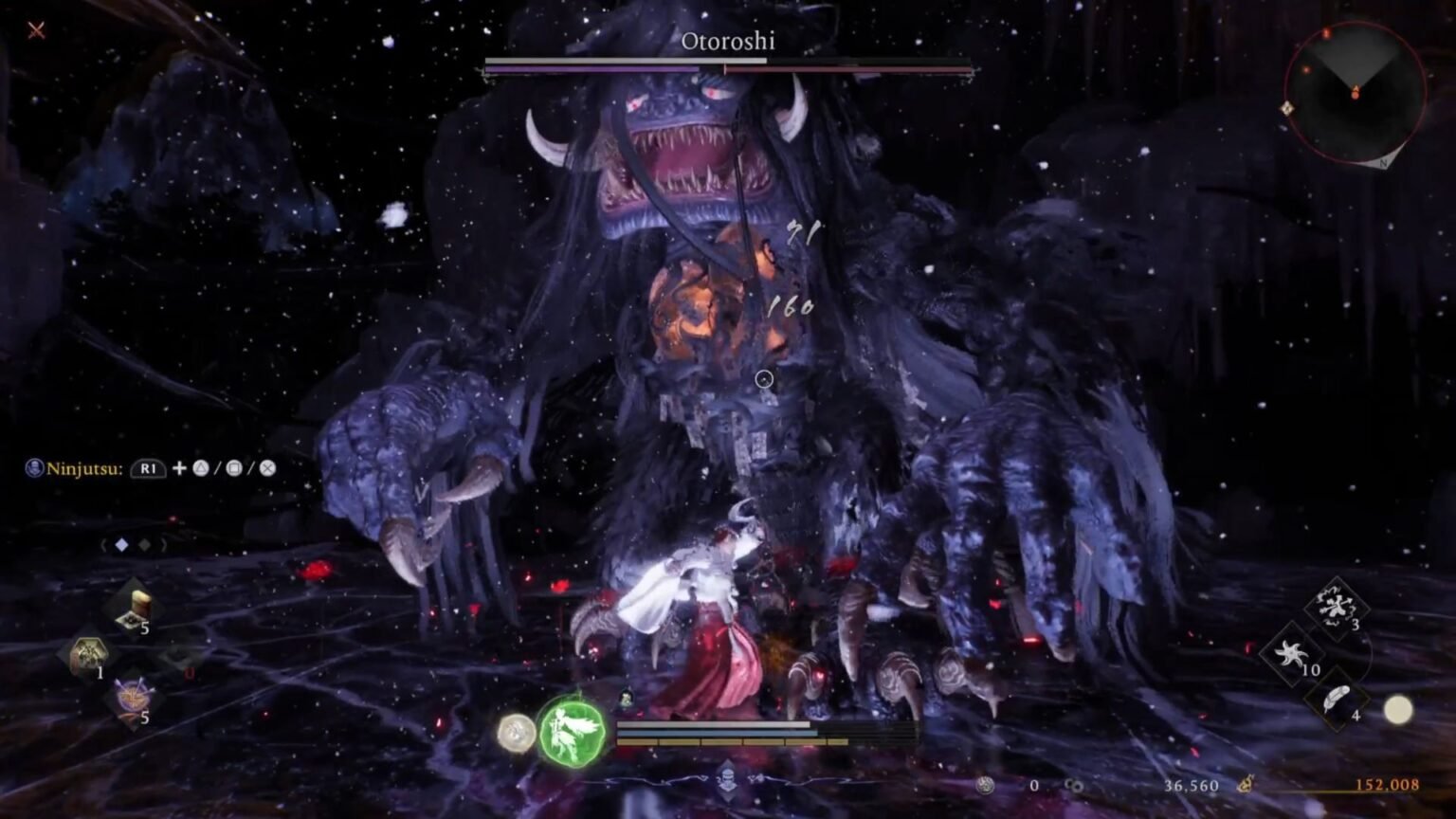Click the Otoroshi boss name banner
The width and height of the screenshot is (1456, 819).
click(x=728, y=42)
